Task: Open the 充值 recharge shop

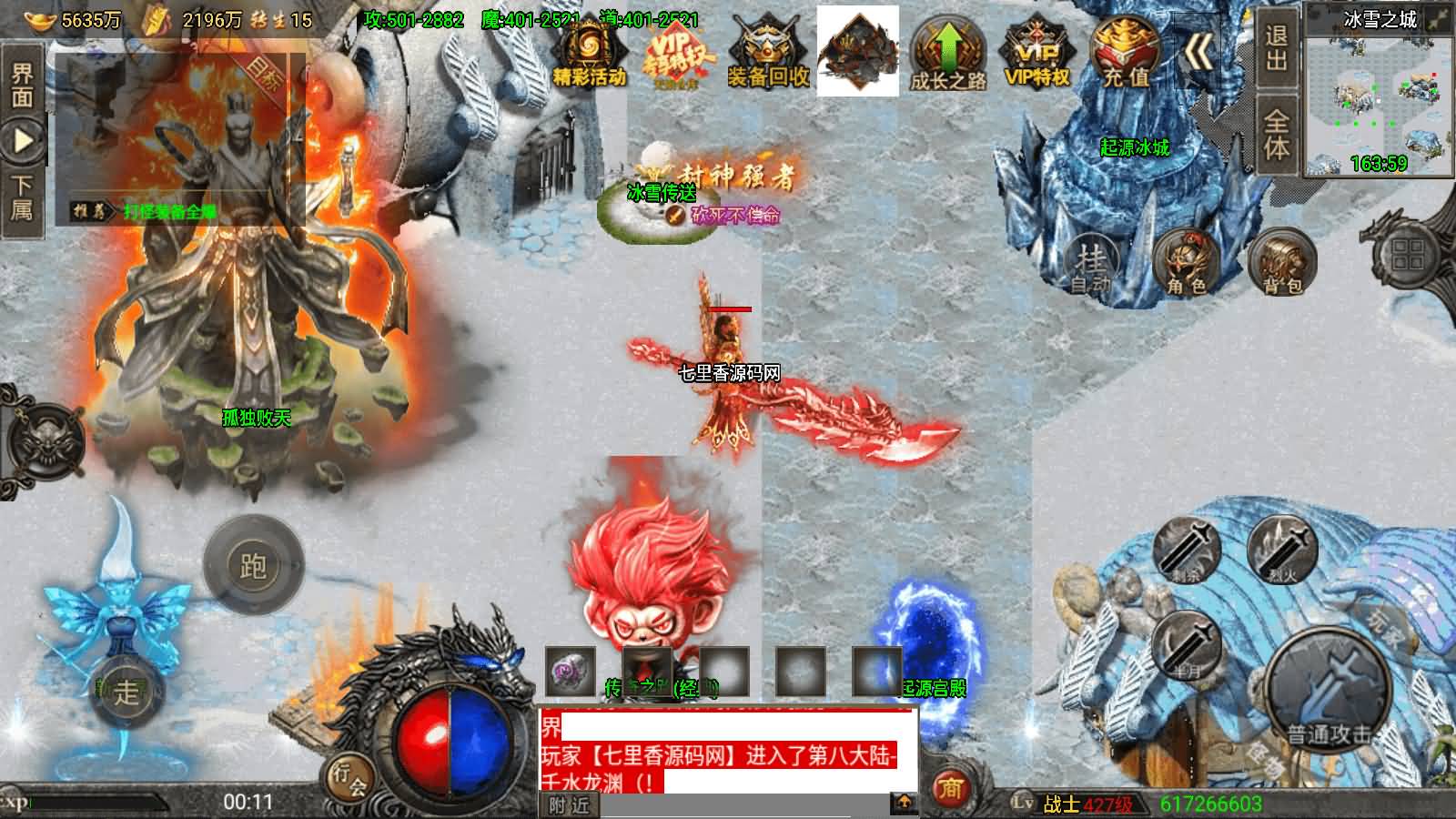Action: [x=1126, y=53]
